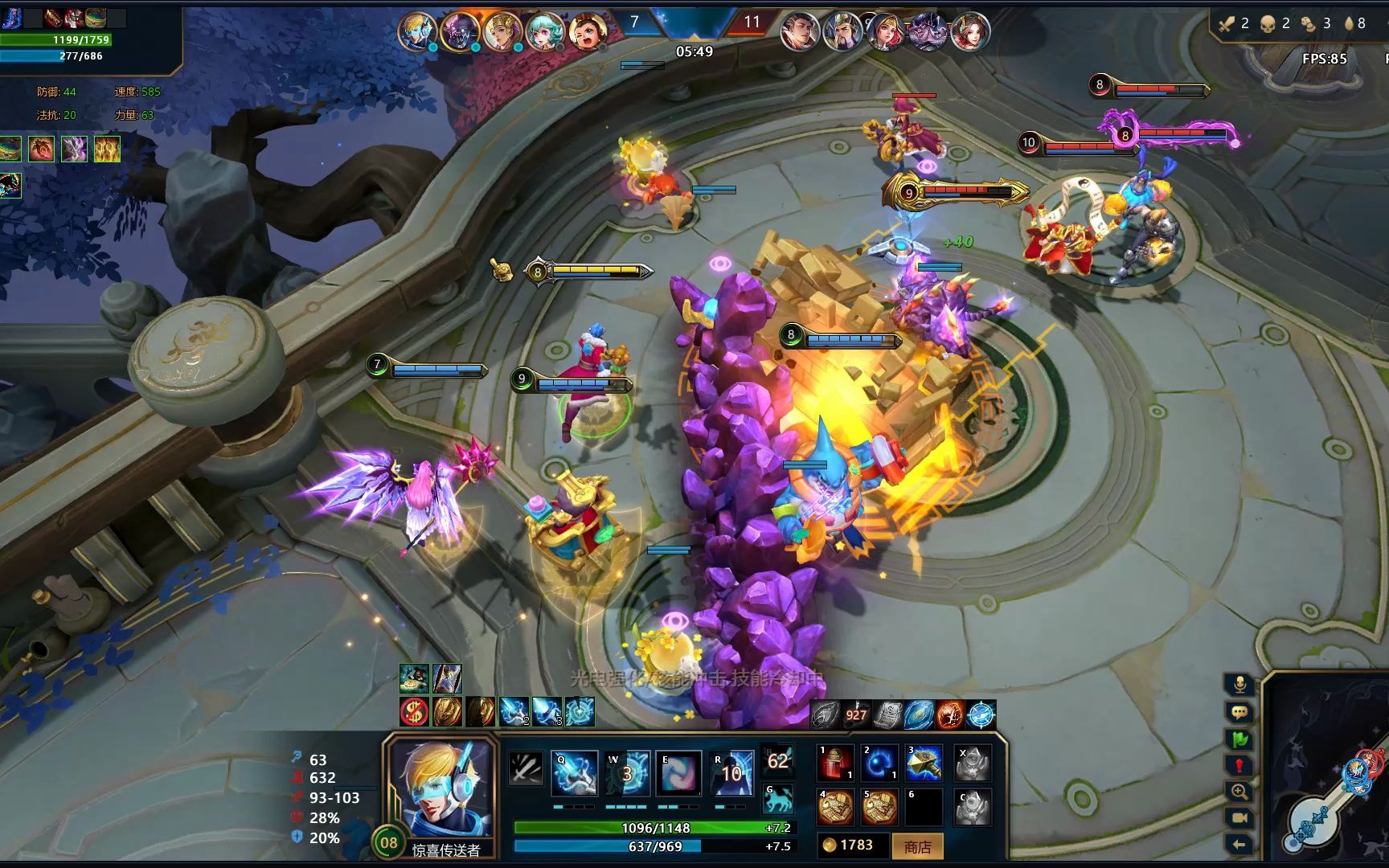Click the green flag signal button

(1239, 739)
